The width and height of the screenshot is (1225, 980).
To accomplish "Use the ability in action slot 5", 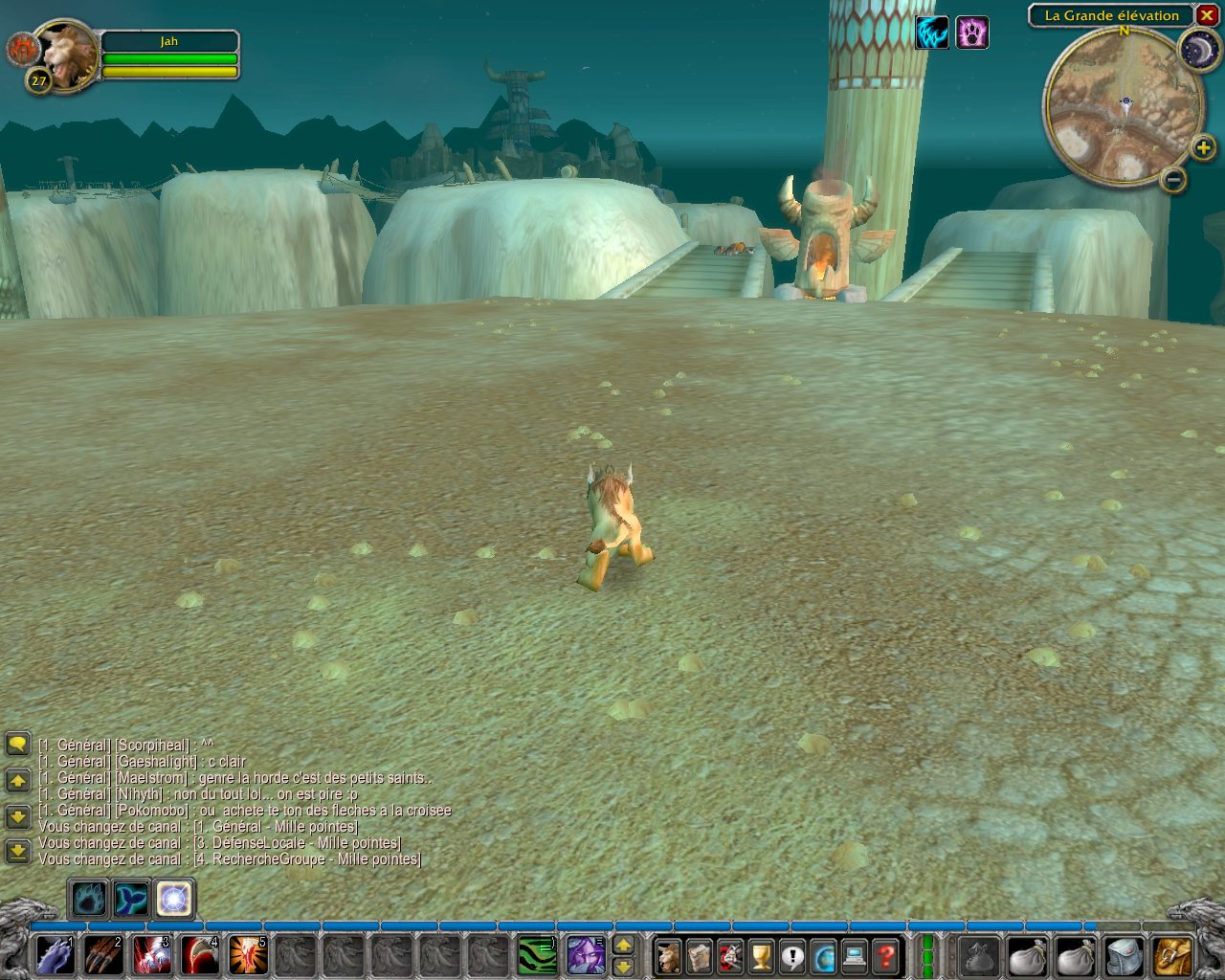I will coord(247,955).
